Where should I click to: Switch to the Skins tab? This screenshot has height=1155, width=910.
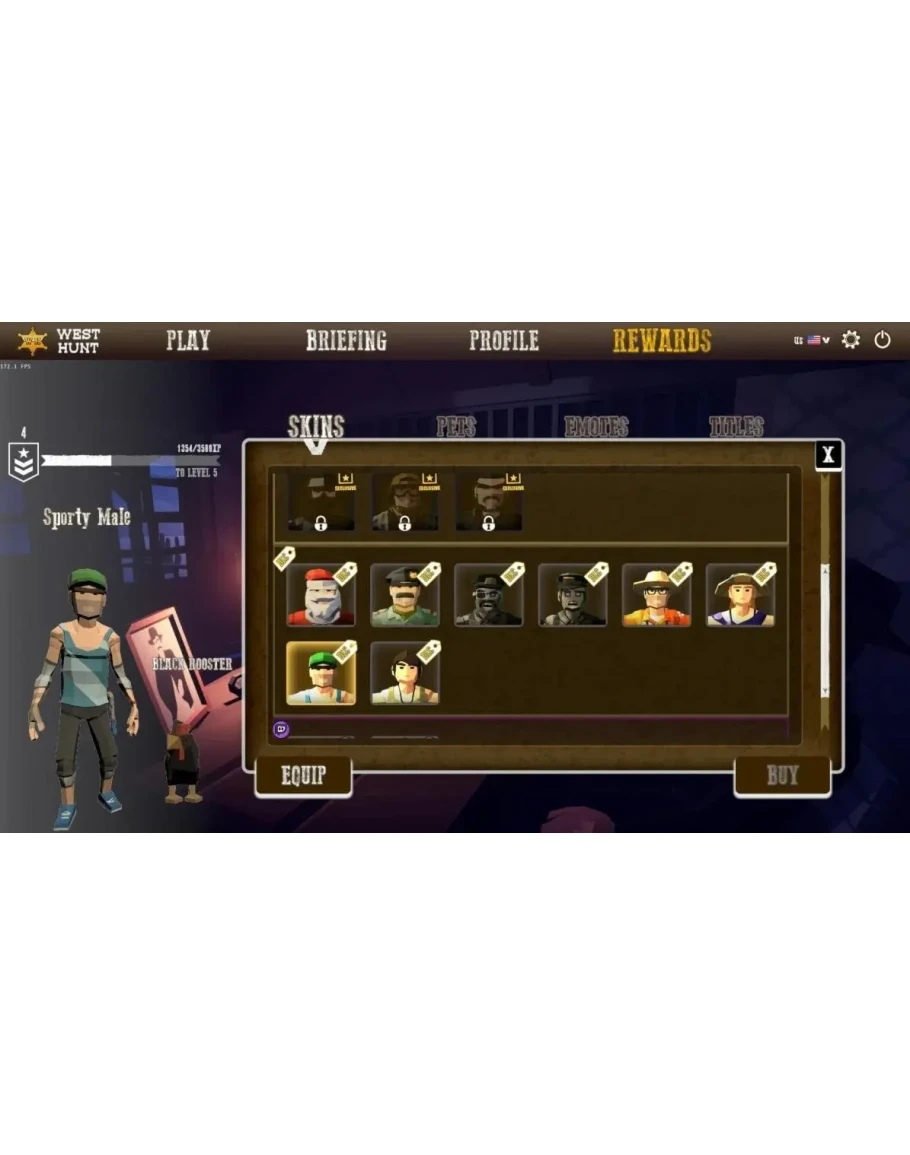point(316,427)
